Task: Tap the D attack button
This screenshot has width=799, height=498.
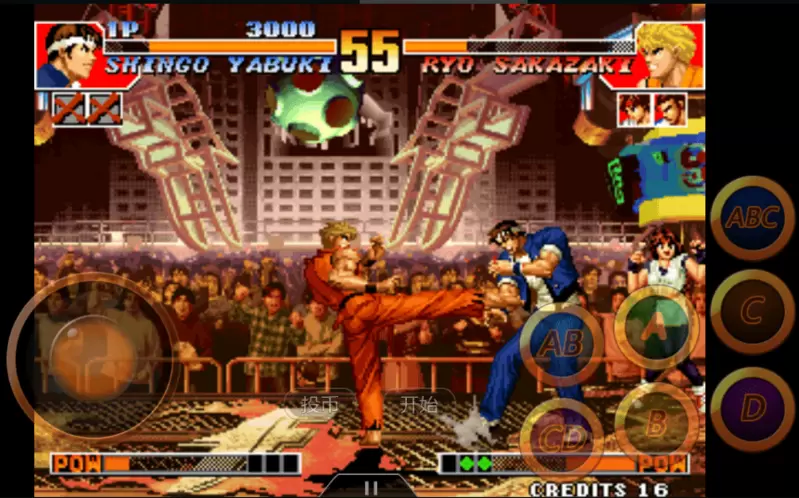Action: pos(752,408)
